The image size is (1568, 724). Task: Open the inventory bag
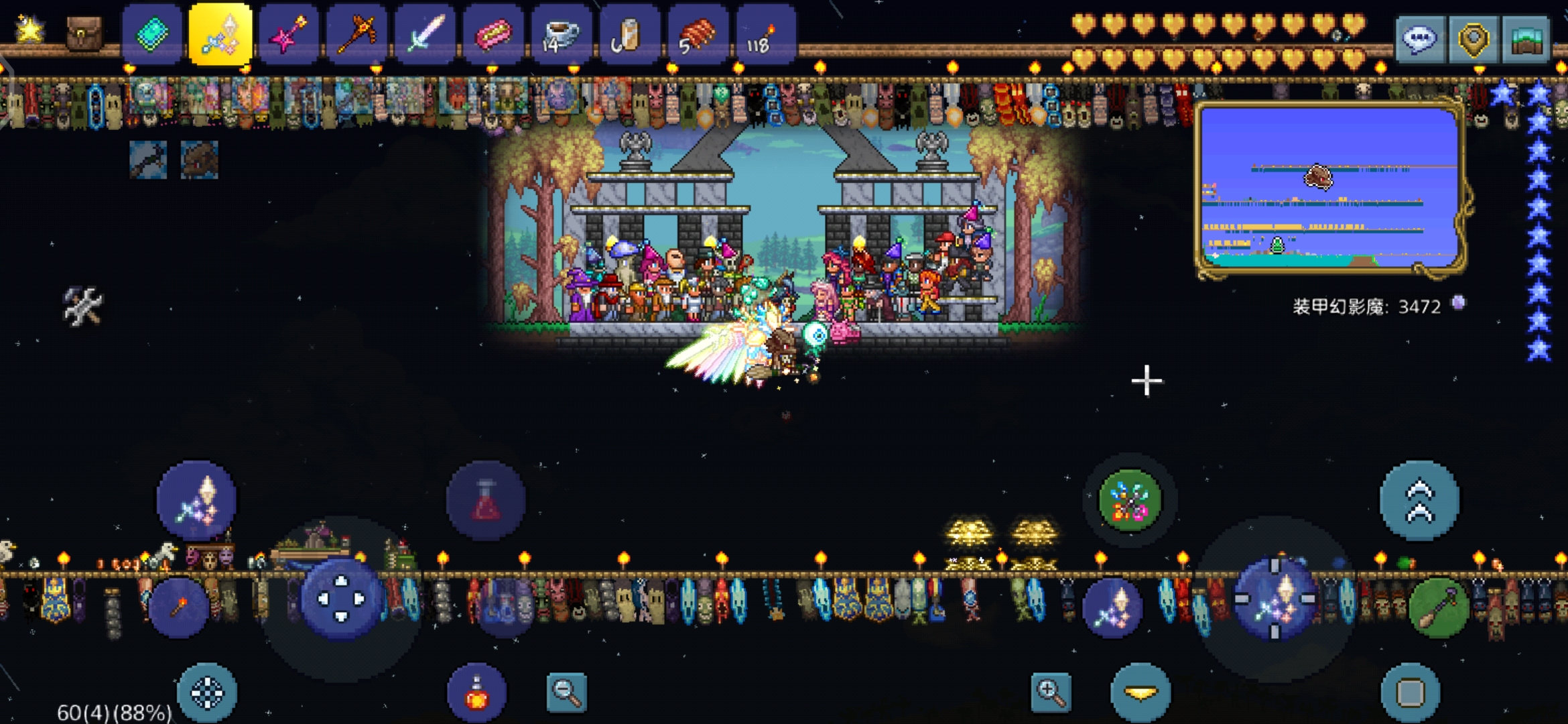point(84,34)
